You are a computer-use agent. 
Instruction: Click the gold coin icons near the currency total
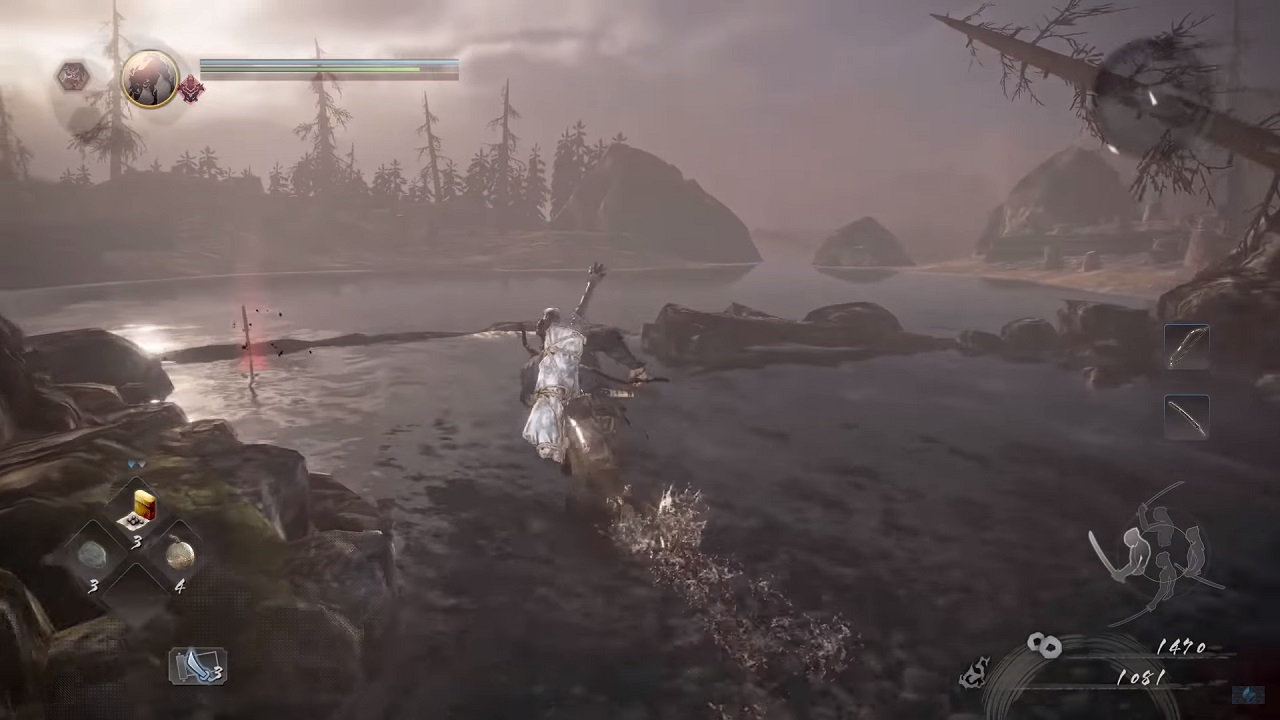point(1045,645)
